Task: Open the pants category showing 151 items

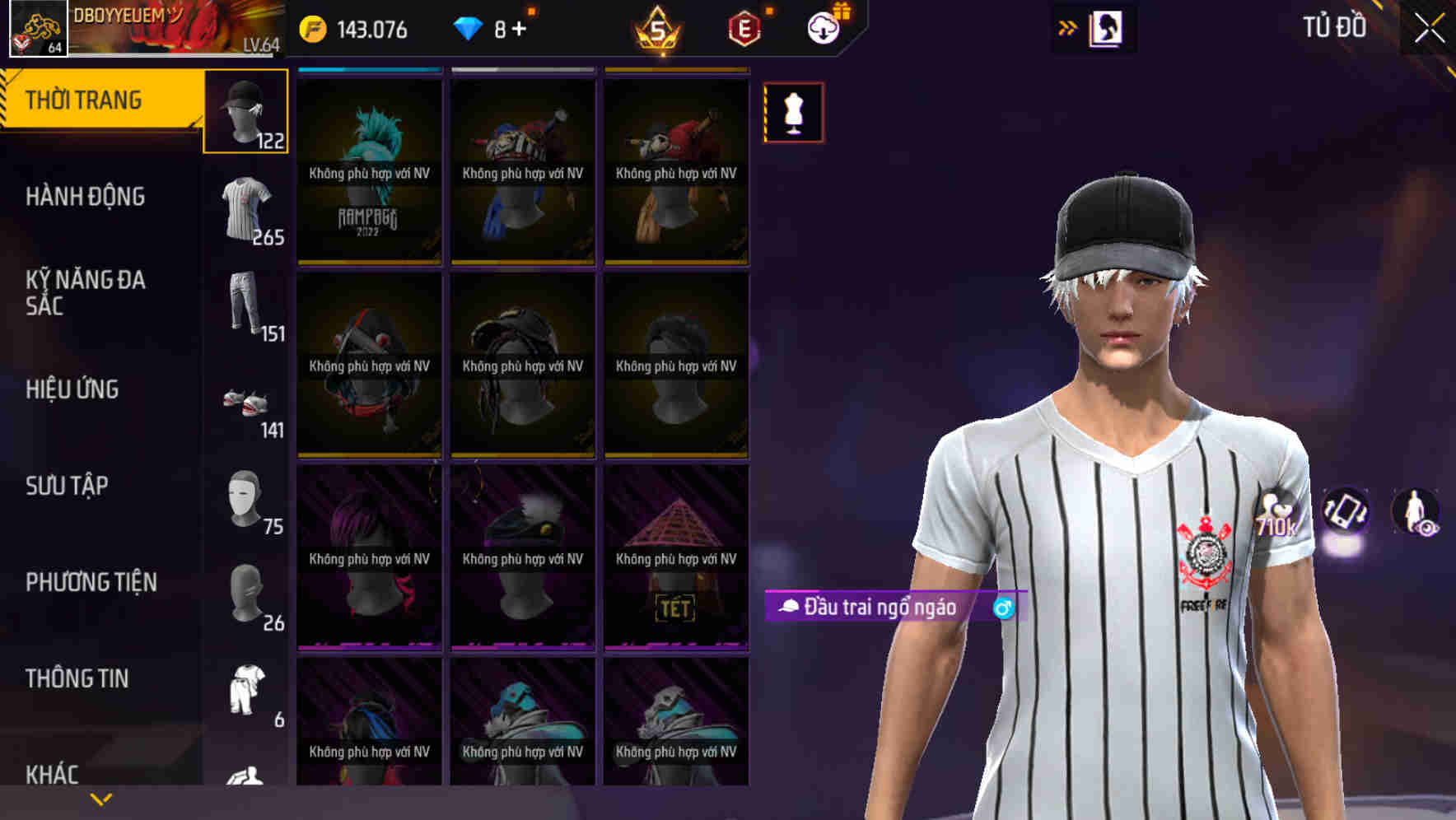Action: pyautogui.click(x=245, y=305)
